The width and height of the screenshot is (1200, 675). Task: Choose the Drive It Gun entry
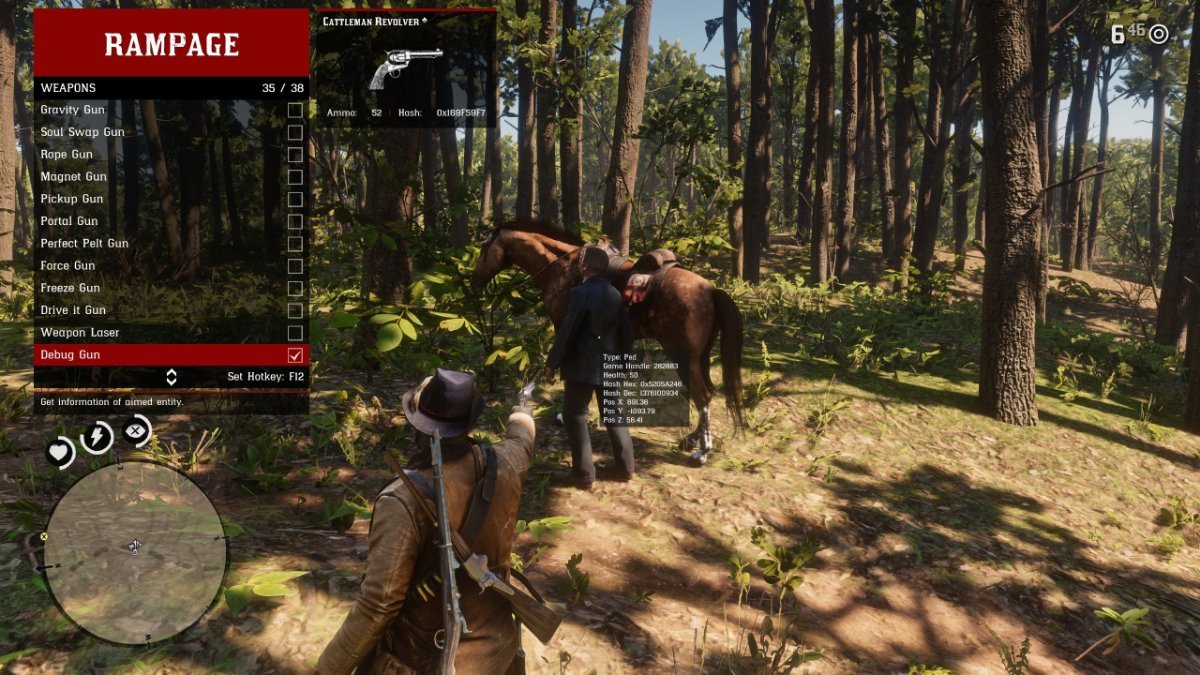coord(295,310)
